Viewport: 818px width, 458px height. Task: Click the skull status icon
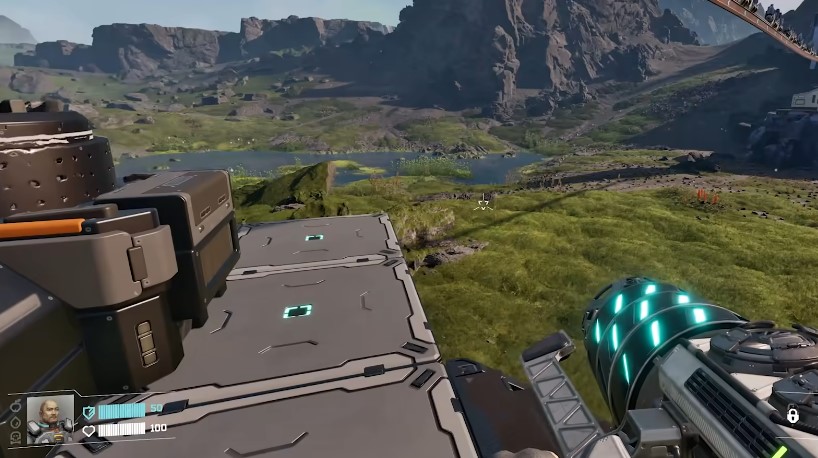point(16,438)
